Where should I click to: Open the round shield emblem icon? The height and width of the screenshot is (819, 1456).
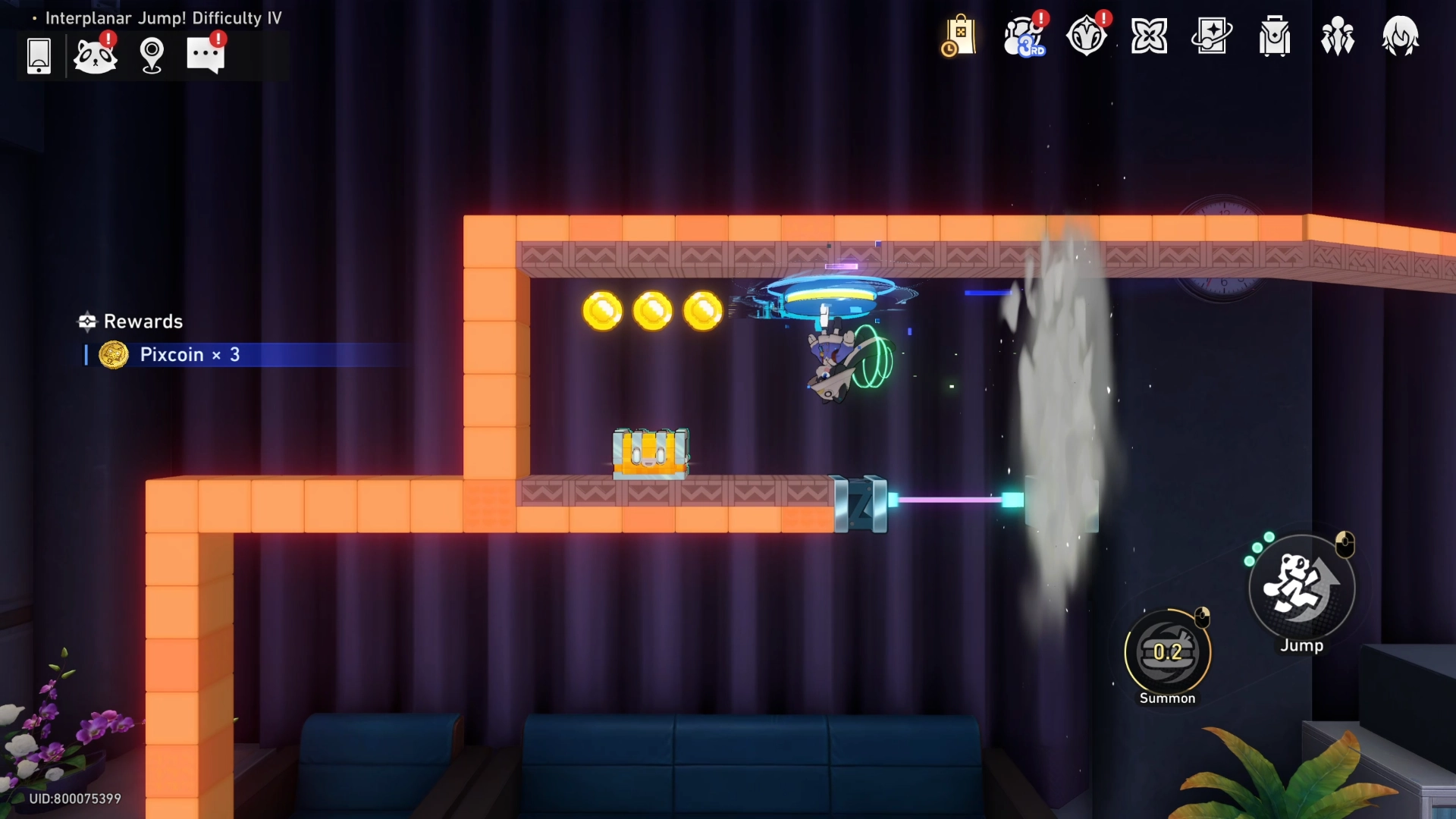point(1086,36)
